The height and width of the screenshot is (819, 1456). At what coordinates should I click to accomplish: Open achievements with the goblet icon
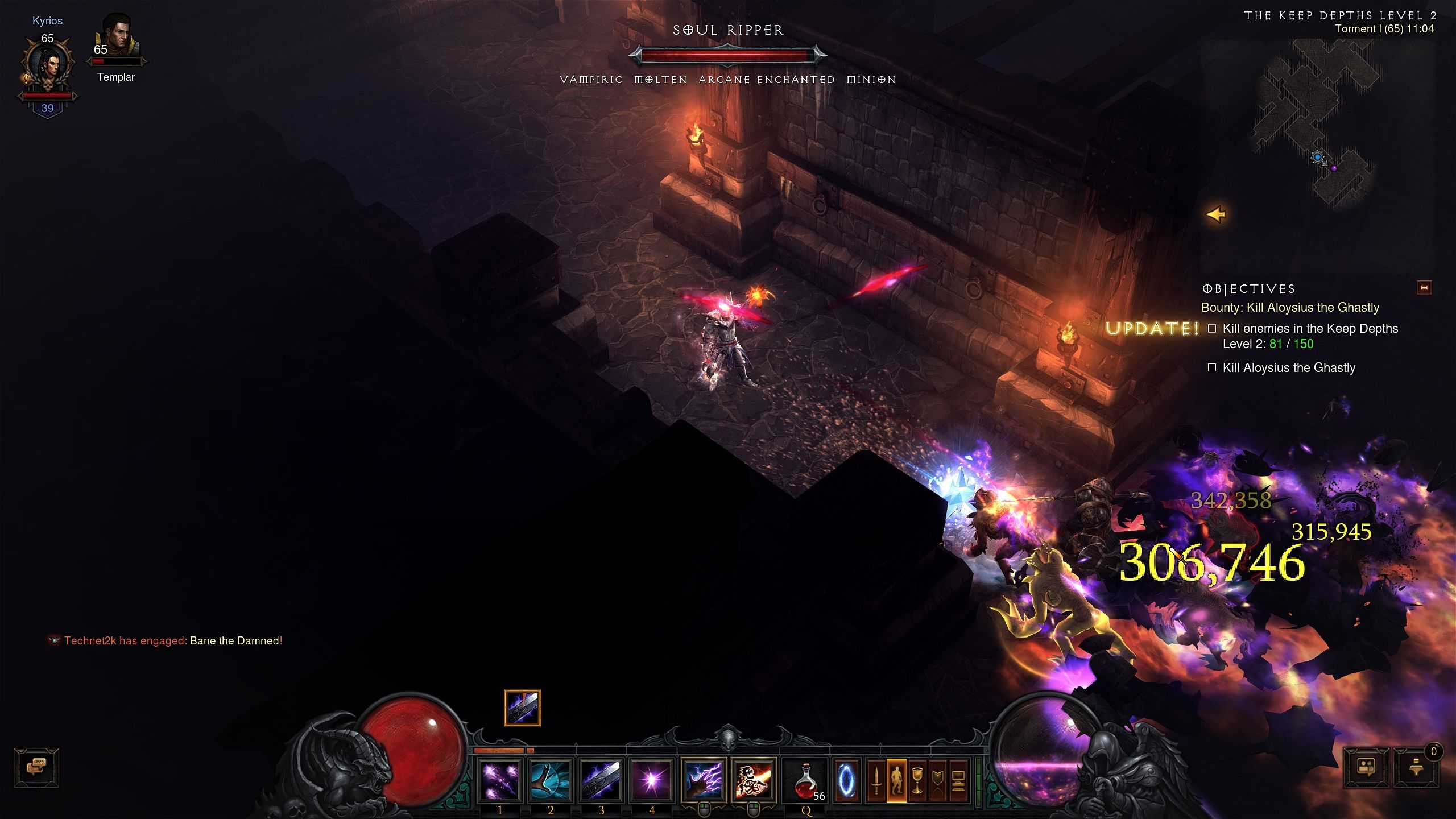[x=917, y=780]
